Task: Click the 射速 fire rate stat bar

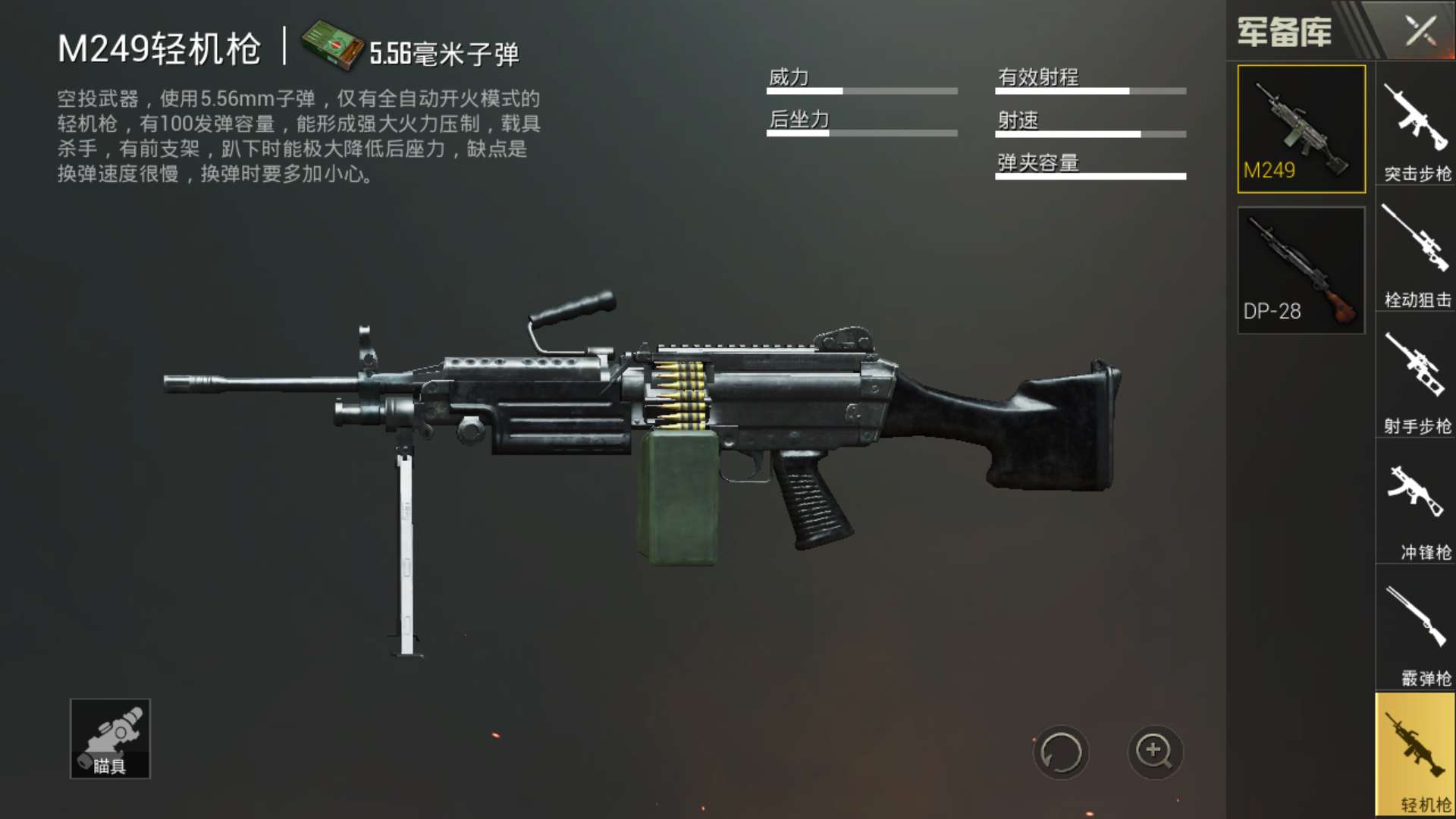Action: (1090, 133)
